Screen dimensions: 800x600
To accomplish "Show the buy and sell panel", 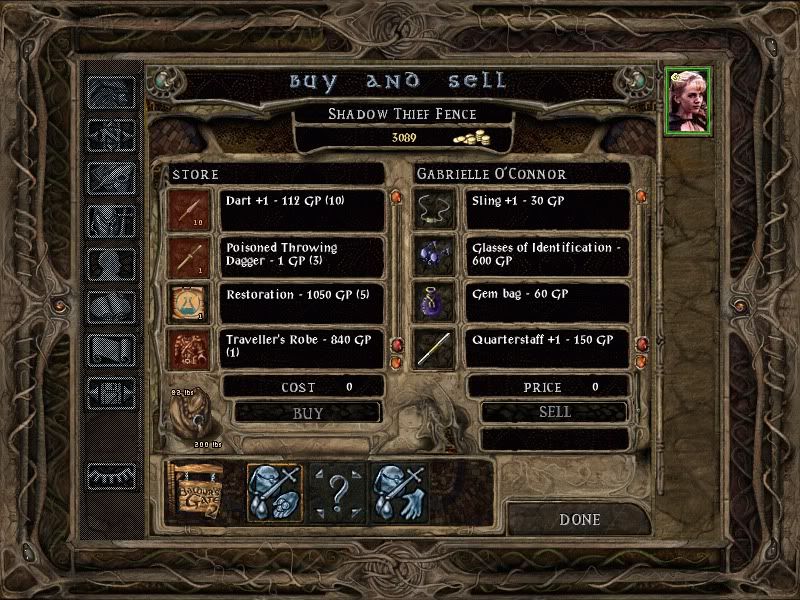I will 276,492.
